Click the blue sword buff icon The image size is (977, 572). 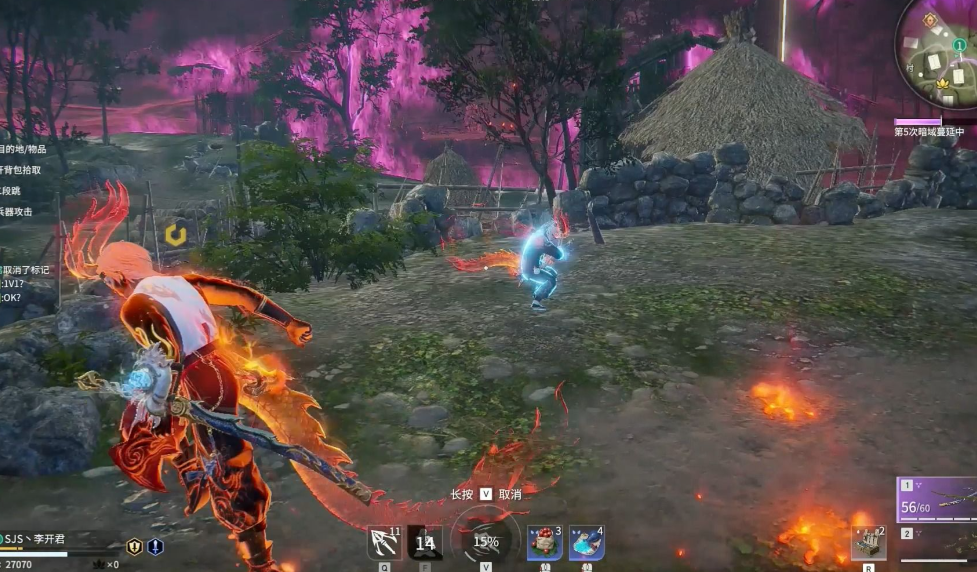pos(155,547)
